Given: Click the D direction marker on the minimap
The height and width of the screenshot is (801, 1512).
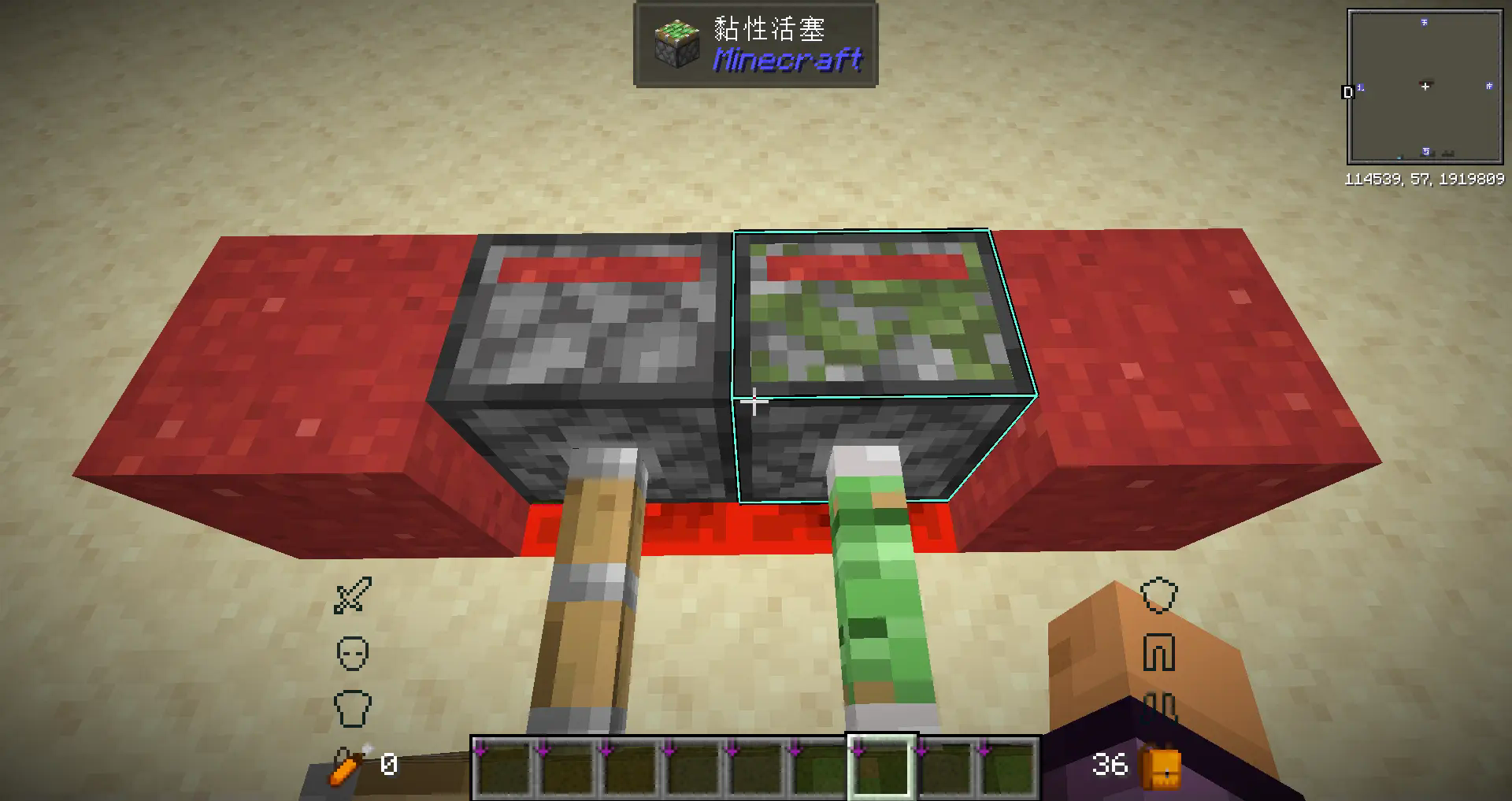Looking at the screenshot, I should click(x=1348, y=91).
